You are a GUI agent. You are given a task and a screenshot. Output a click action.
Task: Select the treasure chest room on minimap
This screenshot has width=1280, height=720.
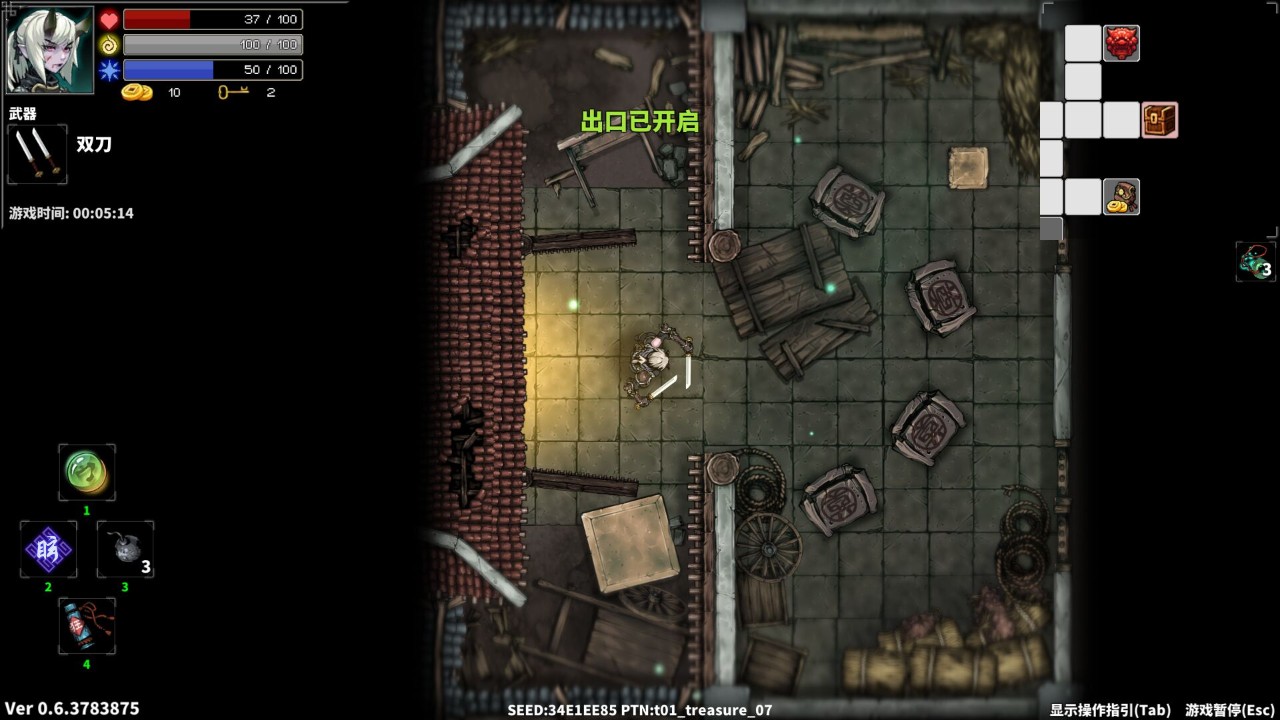click(x=1159, y=120)
